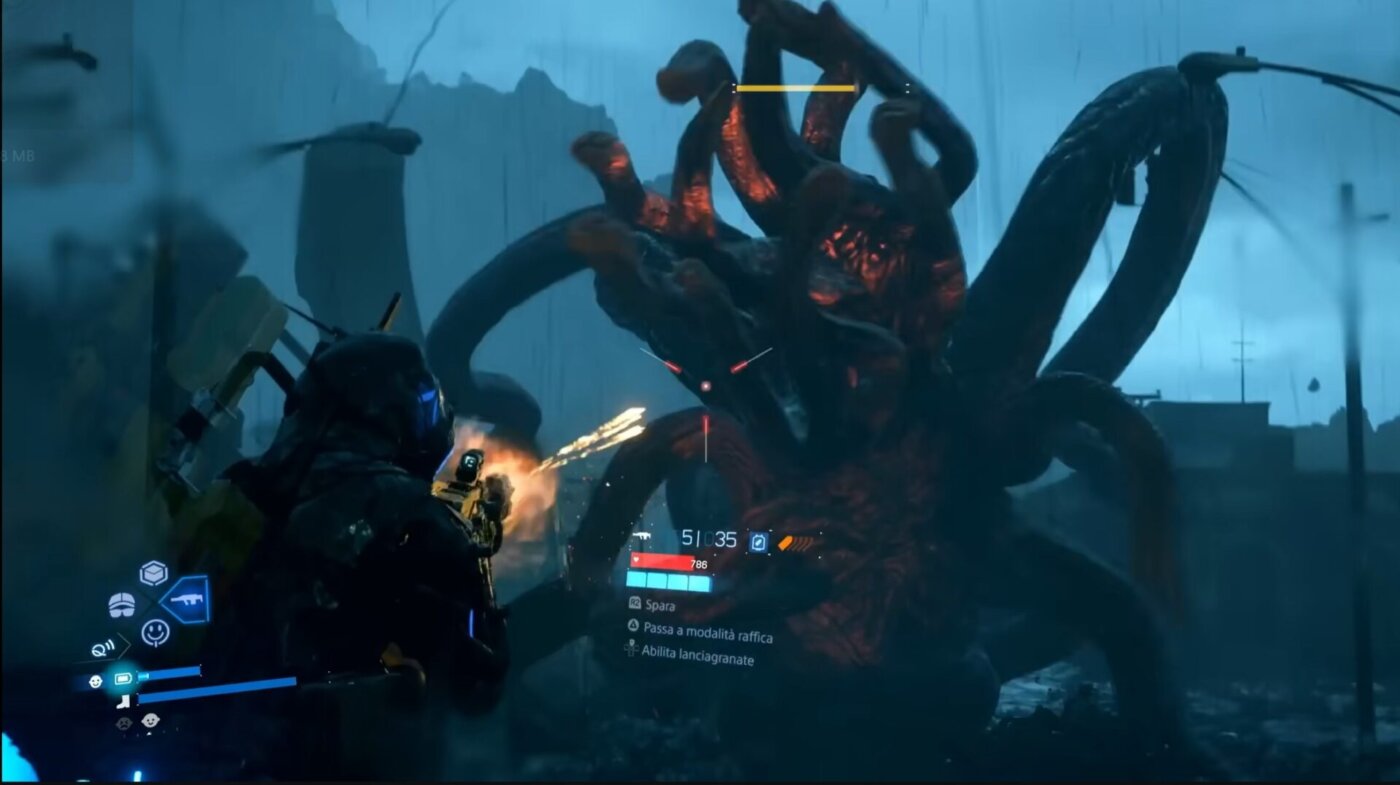This screenshot has width=1400, height=785.
Task: Activate the scanner ping icon
Action: tap(103, 648)
